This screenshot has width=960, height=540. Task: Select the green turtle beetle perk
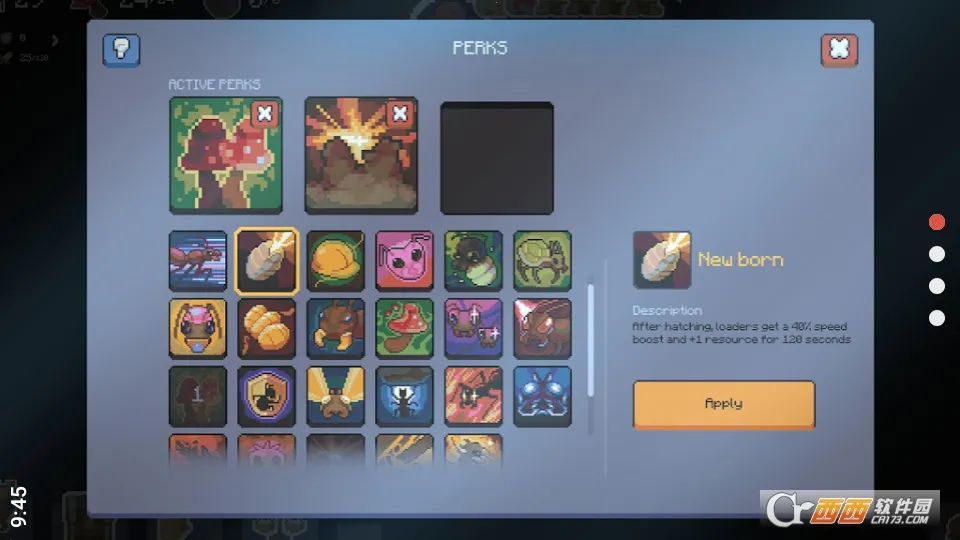[x=542, y=261]
